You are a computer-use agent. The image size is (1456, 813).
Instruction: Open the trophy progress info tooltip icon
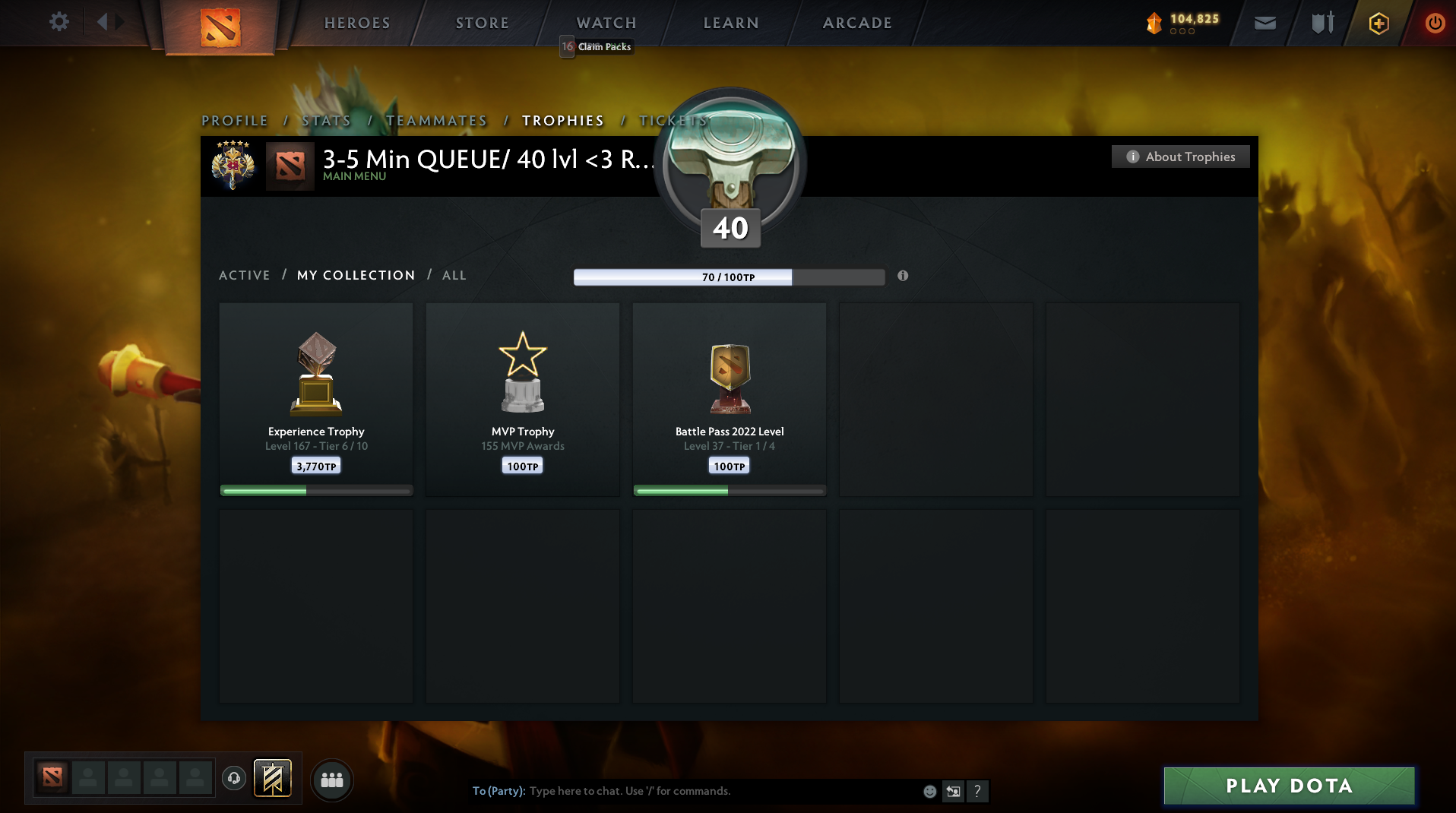(903, 276)
